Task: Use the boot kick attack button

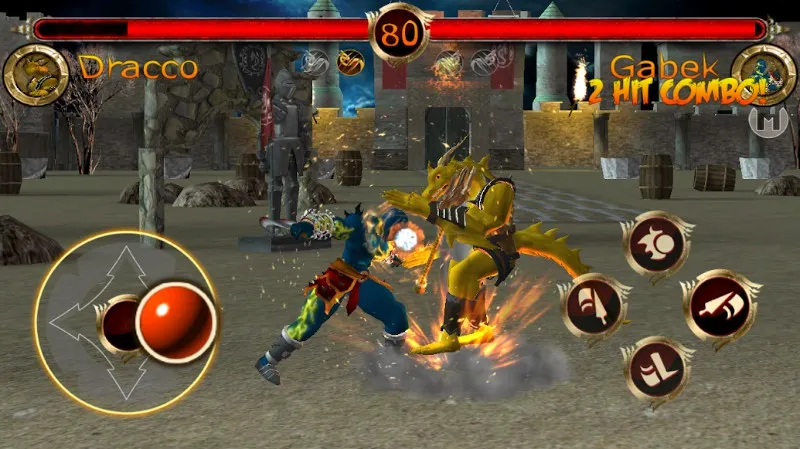Action: (655, 369)
